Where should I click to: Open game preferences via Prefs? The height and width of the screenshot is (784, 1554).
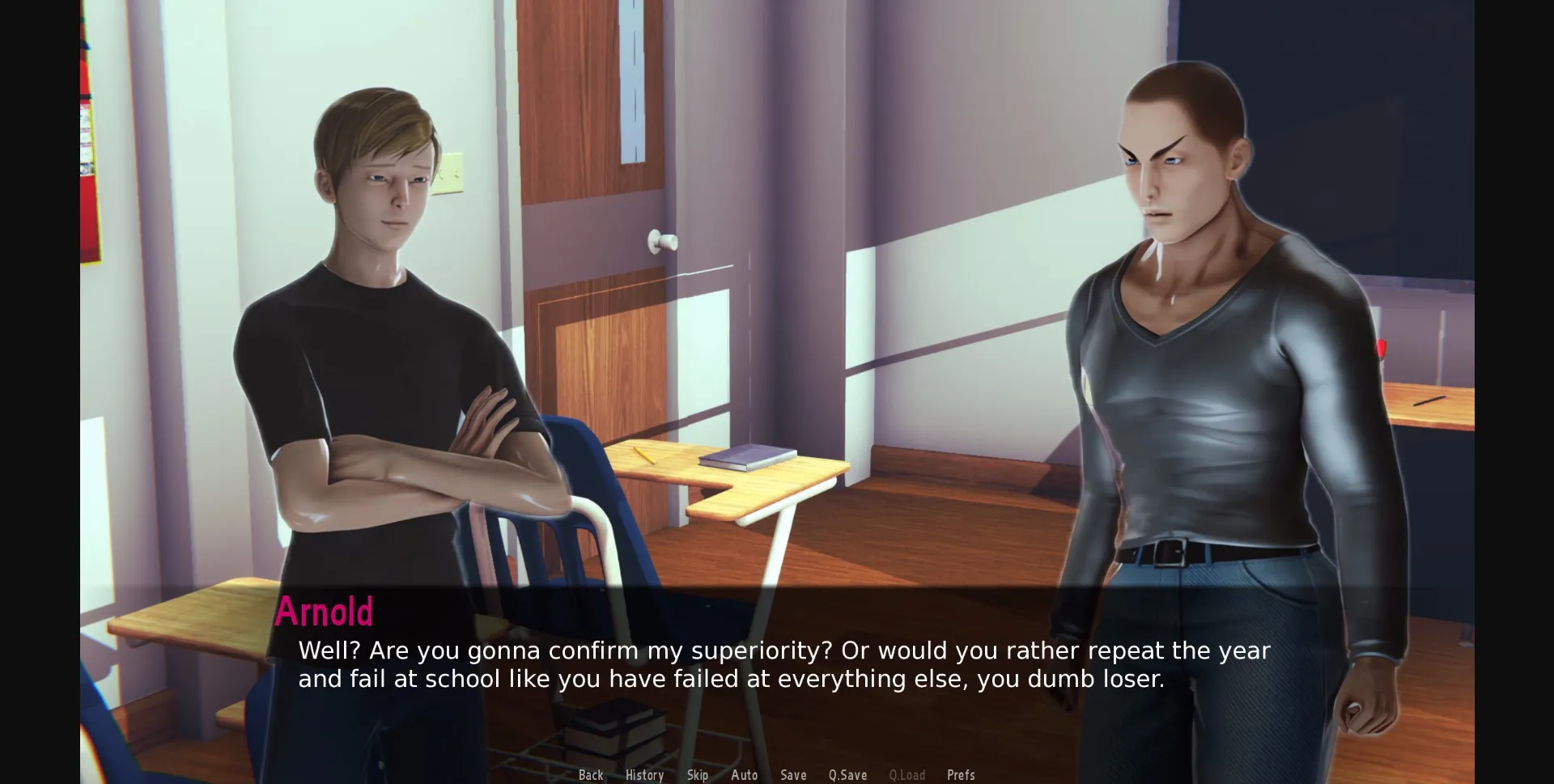(x=962, y=774)
